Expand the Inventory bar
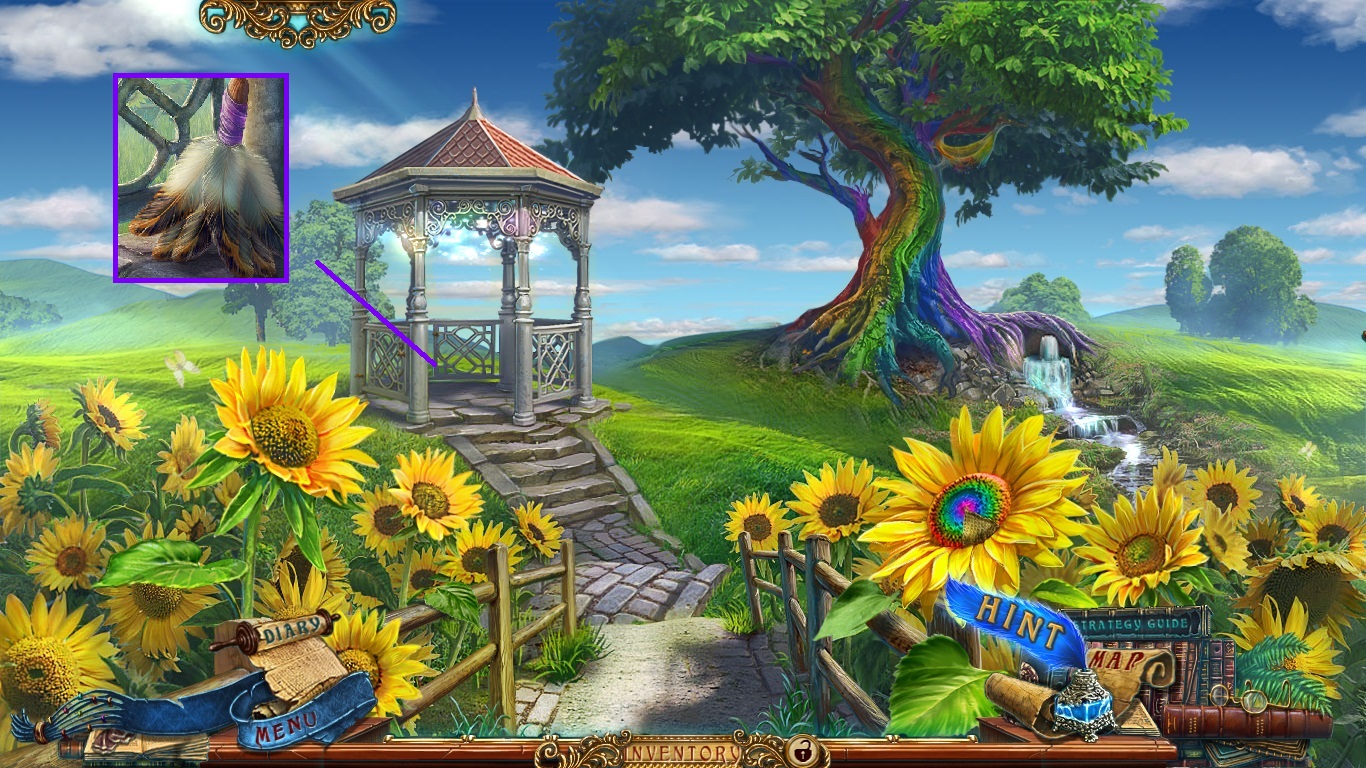 [683, 751]
